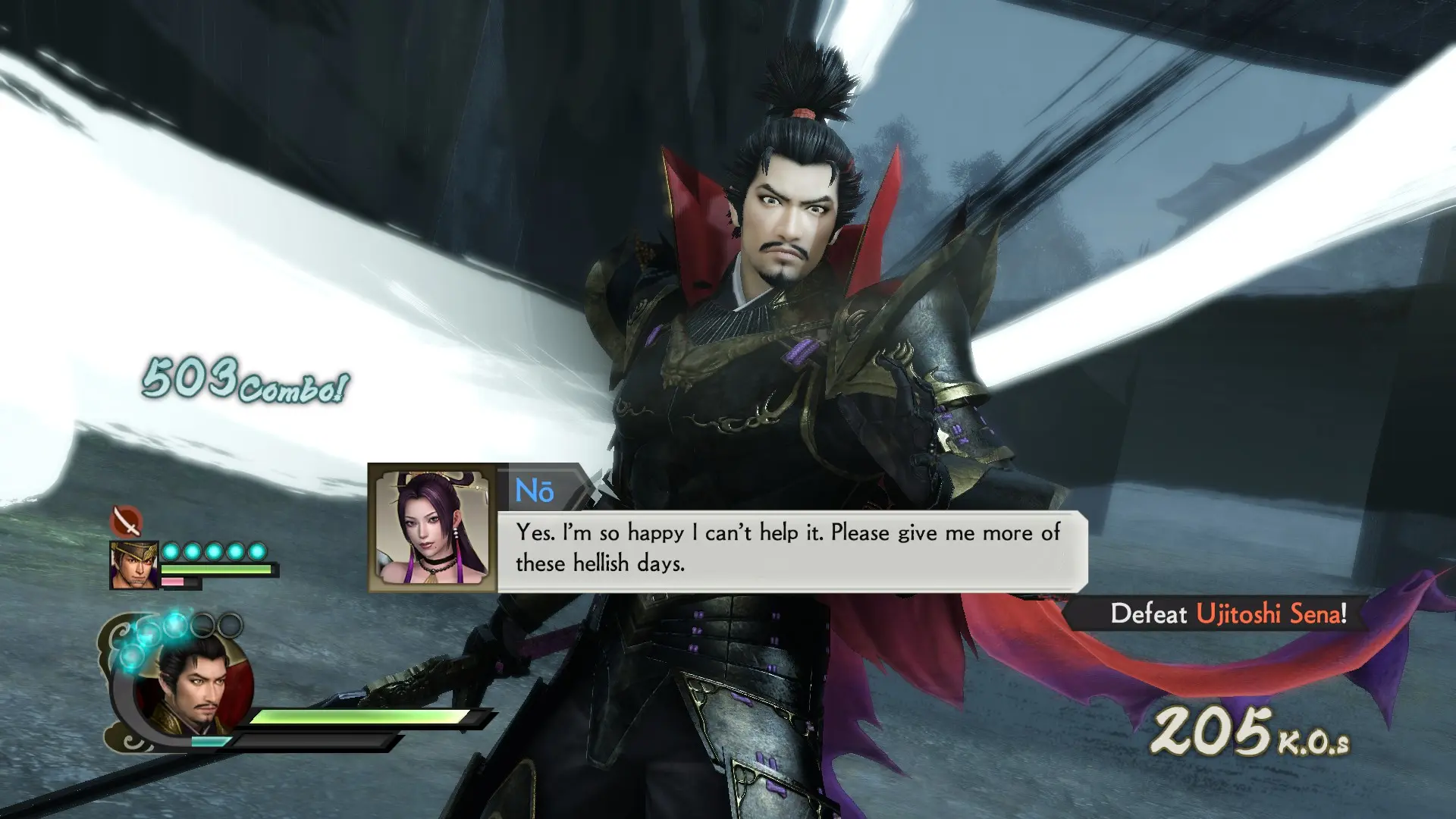Click Nō's speaker portrait in the dialogue box
The width and height of the screenshot is (1456, 819).
tap(432, 528)
